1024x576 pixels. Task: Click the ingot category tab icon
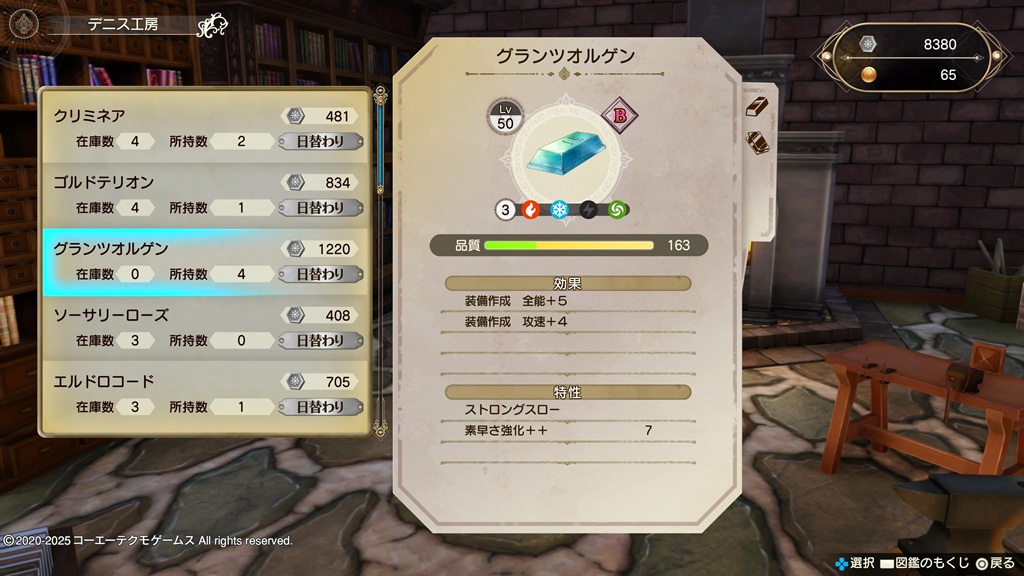[x=758, y=106]
